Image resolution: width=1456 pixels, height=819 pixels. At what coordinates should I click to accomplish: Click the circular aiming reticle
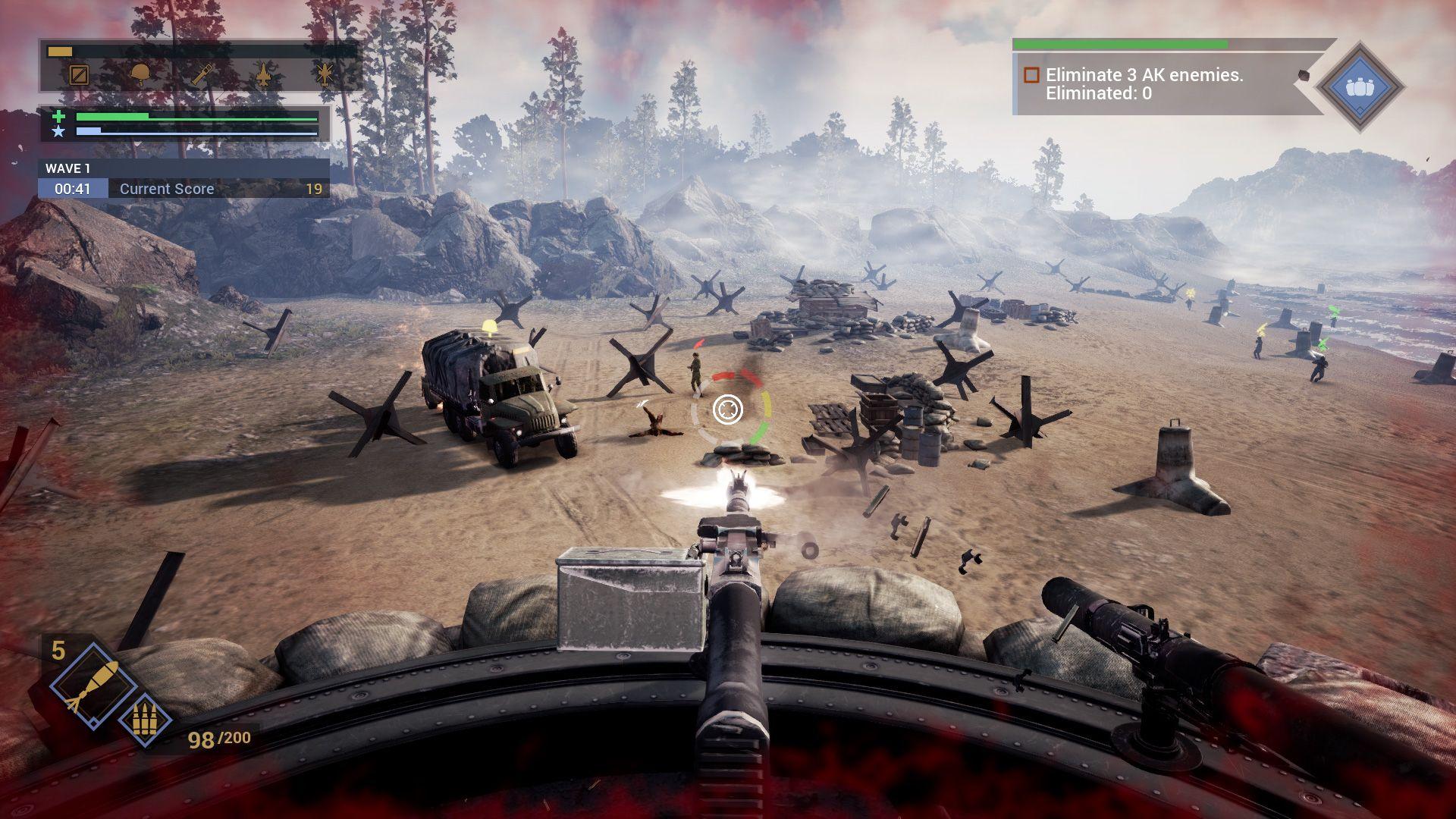(x=727, y=410)
